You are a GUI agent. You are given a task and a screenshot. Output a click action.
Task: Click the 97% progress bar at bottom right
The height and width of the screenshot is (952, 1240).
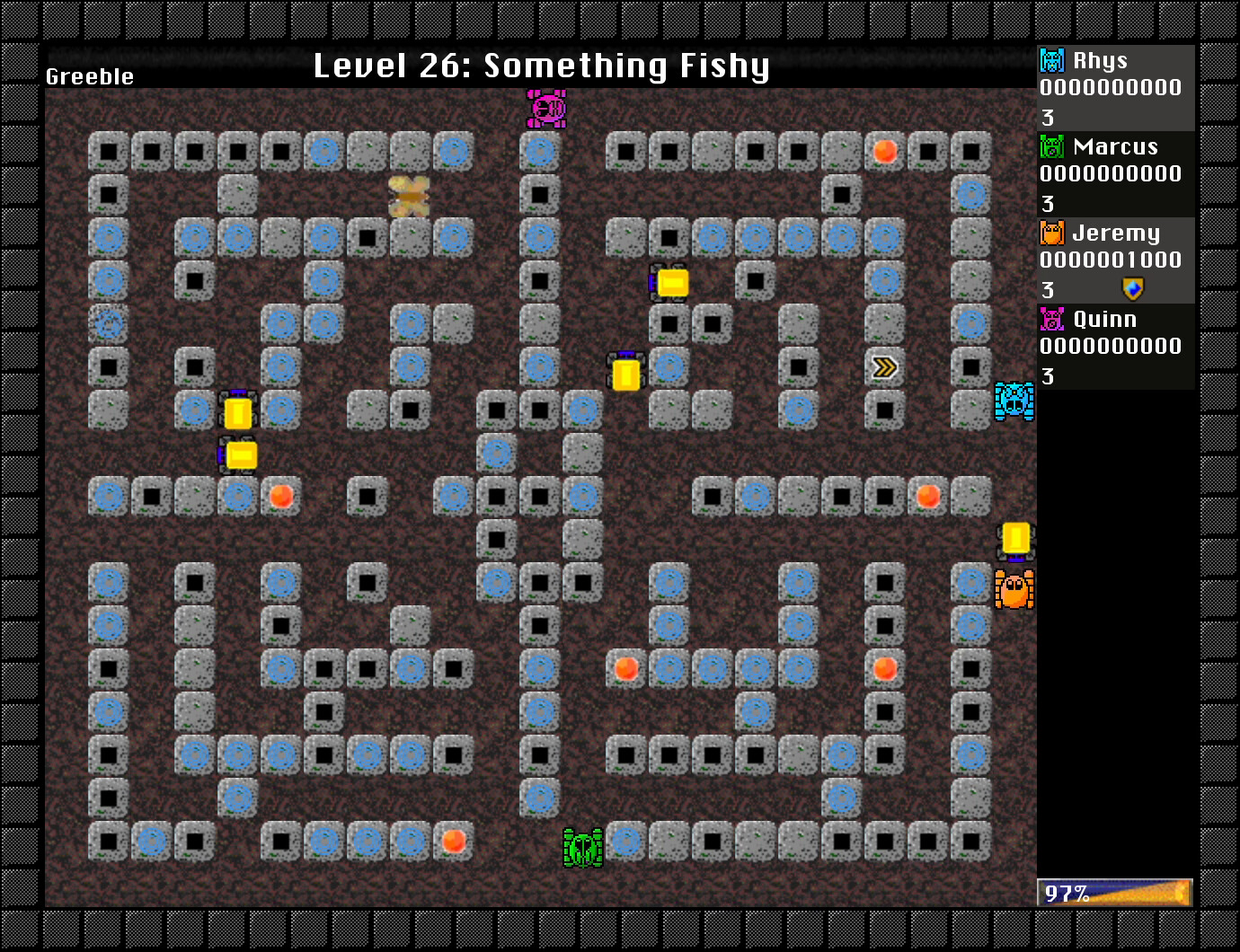[1114, 892]
